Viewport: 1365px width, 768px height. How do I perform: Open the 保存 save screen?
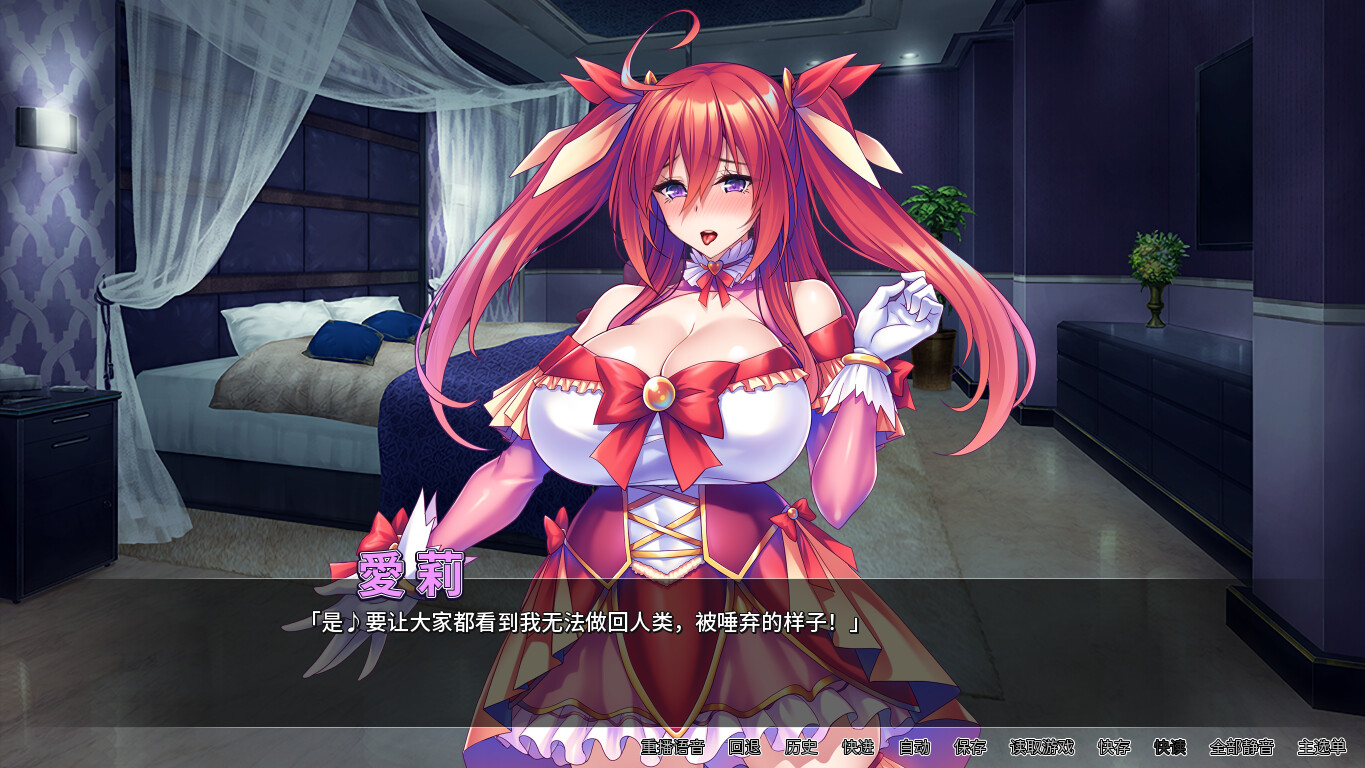click(x=971, y=746)
